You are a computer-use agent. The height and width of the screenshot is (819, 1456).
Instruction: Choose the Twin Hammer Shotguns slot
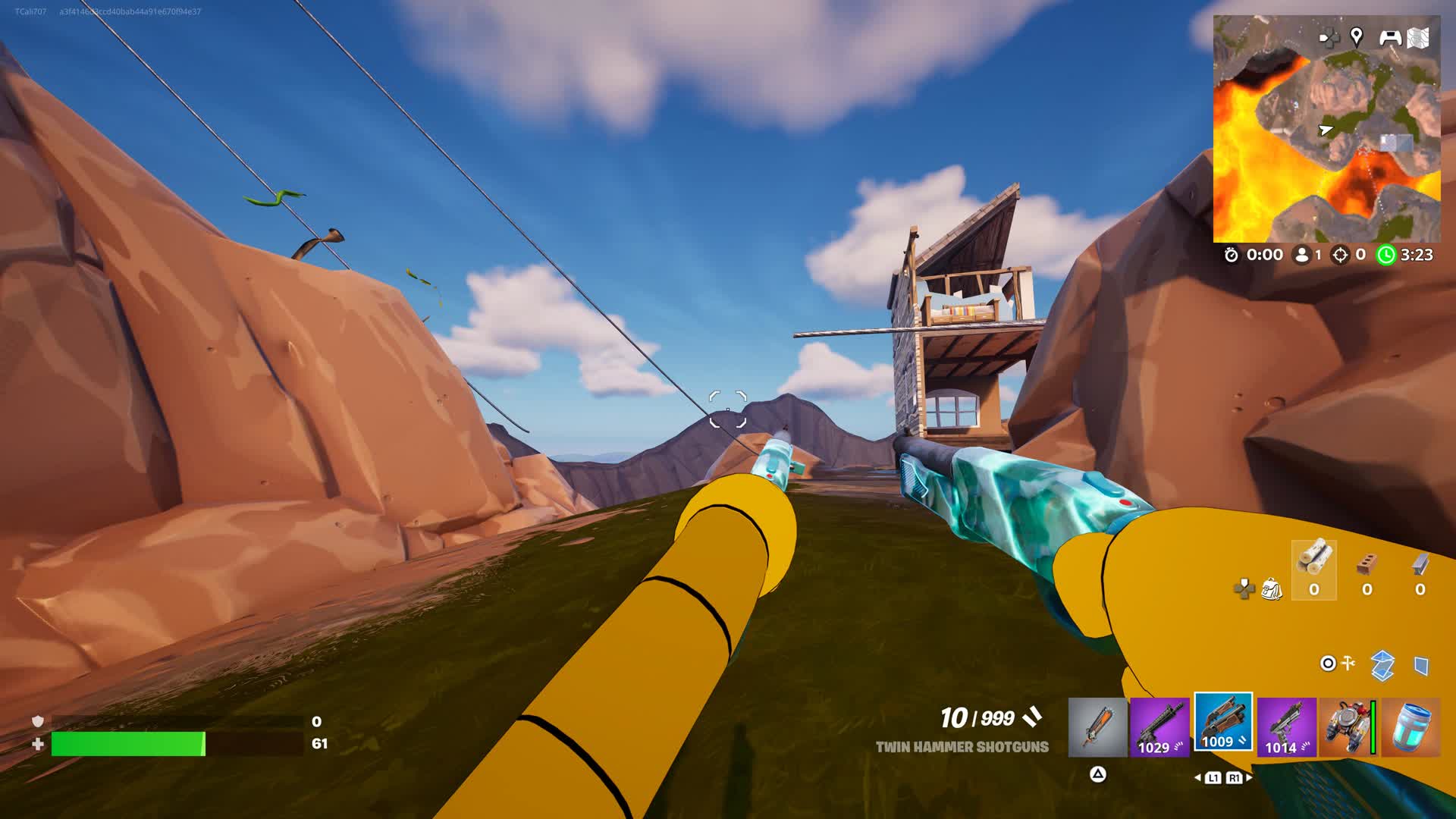click(x=1222, y=723)
